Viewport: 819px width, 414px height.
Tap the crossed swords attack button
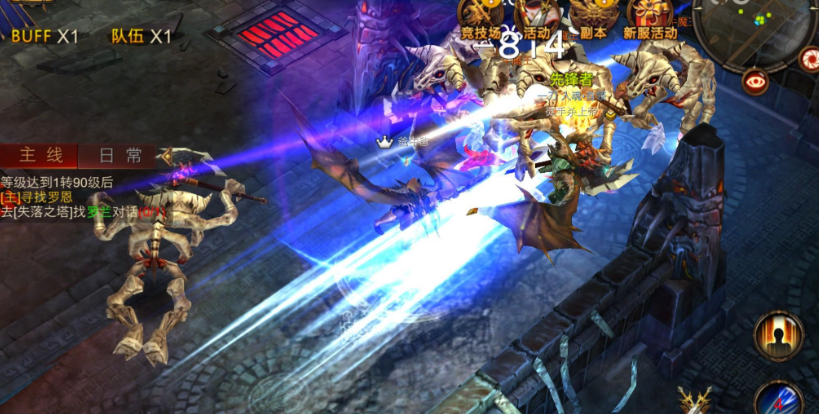point(694,402)
